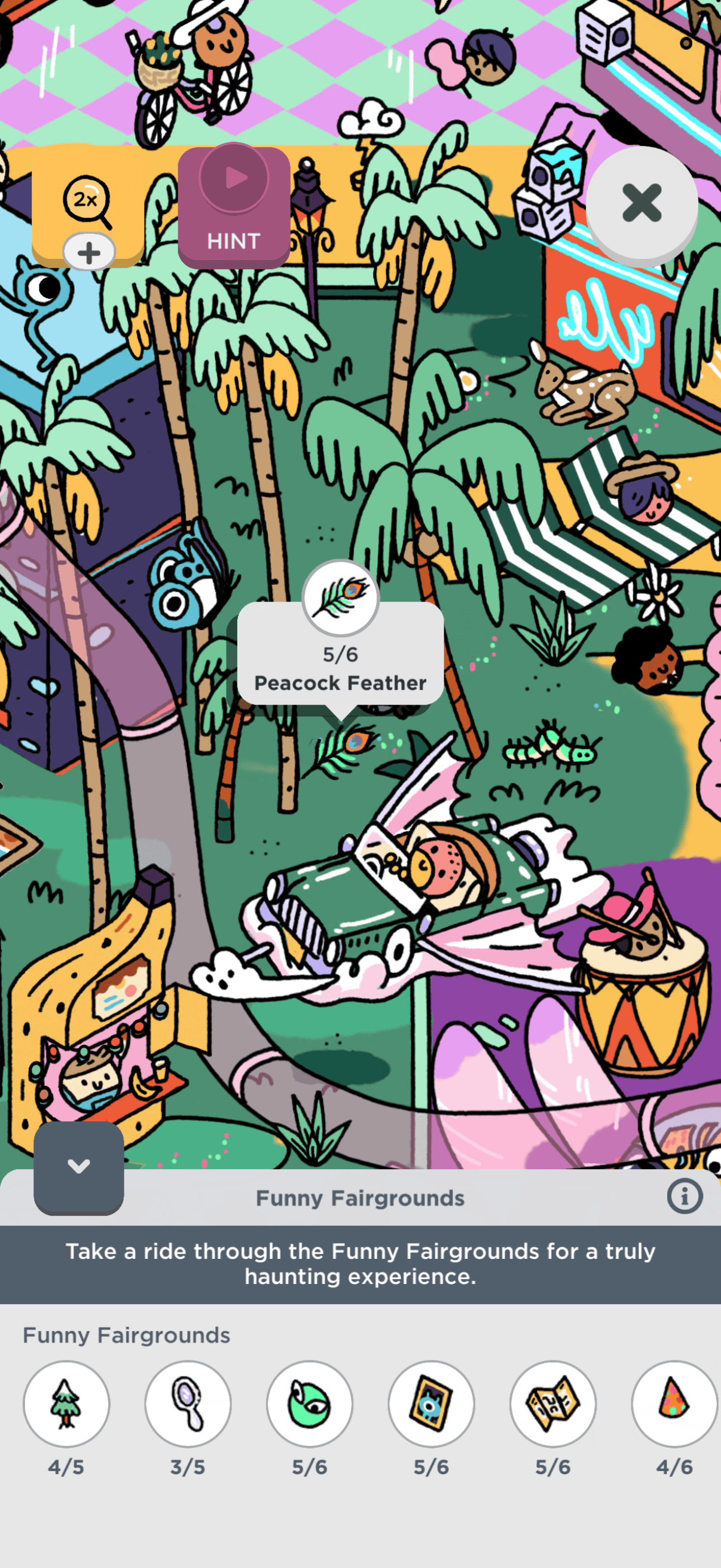The height and width of the screenshot is (1568, 721).
Task: Select the hand mirror item tracker
Action: tap(188, 1404)
